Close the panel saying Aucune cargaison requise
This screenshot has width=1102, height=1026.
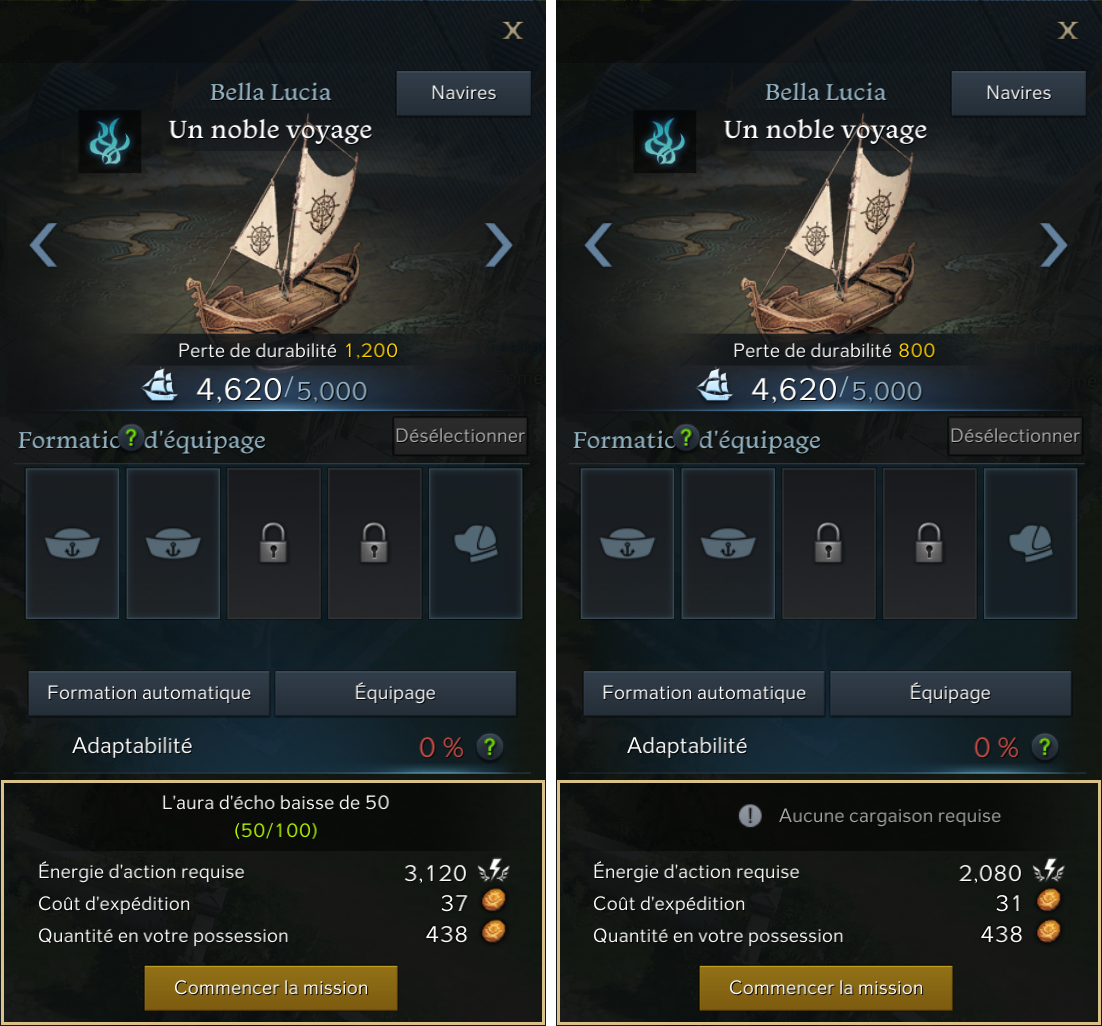(x=1068, y=30)
